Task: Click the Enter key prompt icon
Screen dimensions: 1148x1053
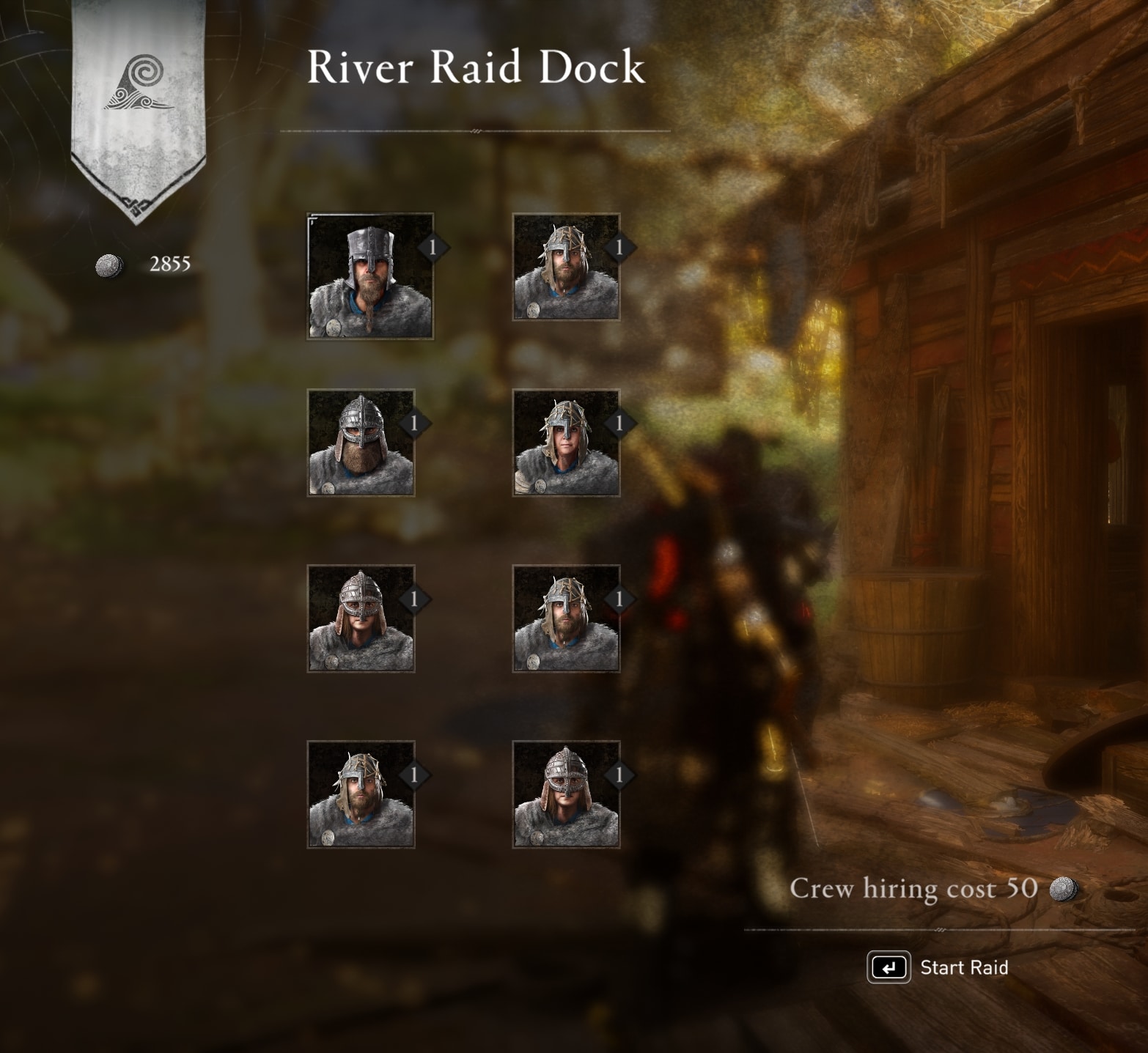Action: point(889,967)
